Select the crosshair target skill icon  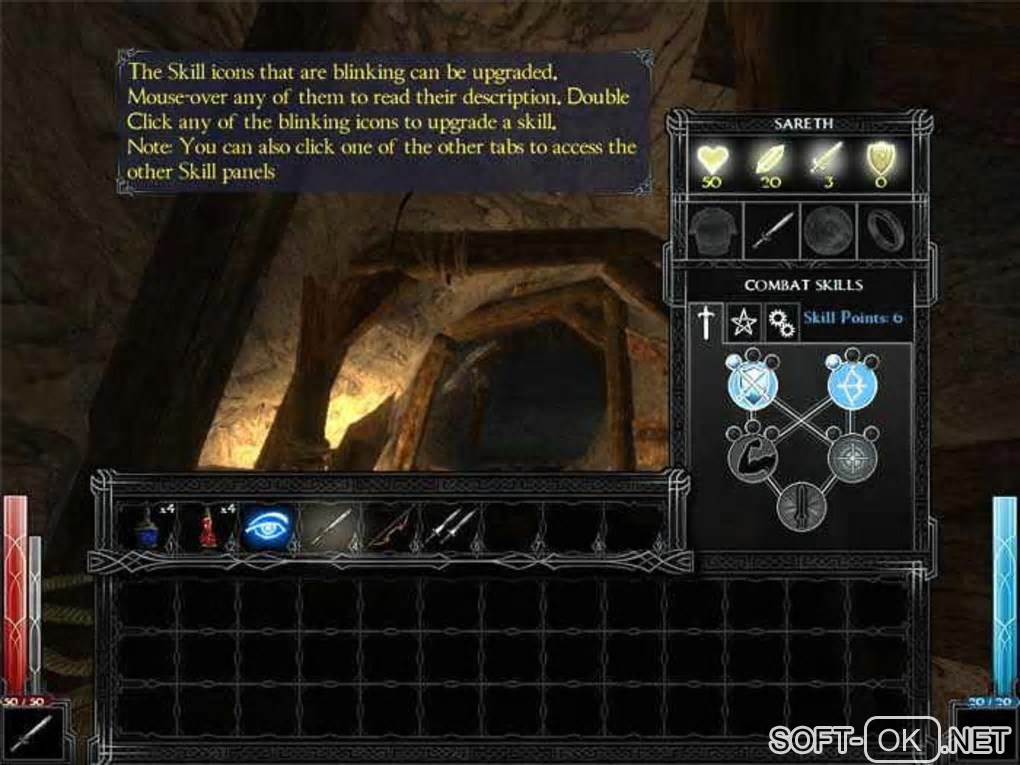pyautogui.click(x=851, y=459)
